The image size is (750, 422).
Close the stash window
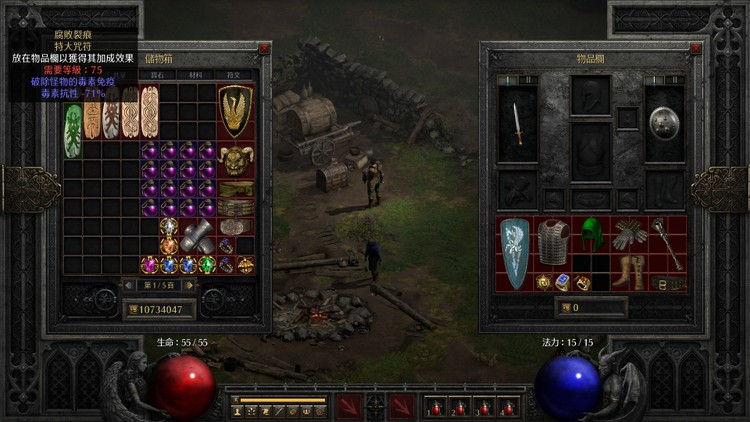tap(264, 48)
